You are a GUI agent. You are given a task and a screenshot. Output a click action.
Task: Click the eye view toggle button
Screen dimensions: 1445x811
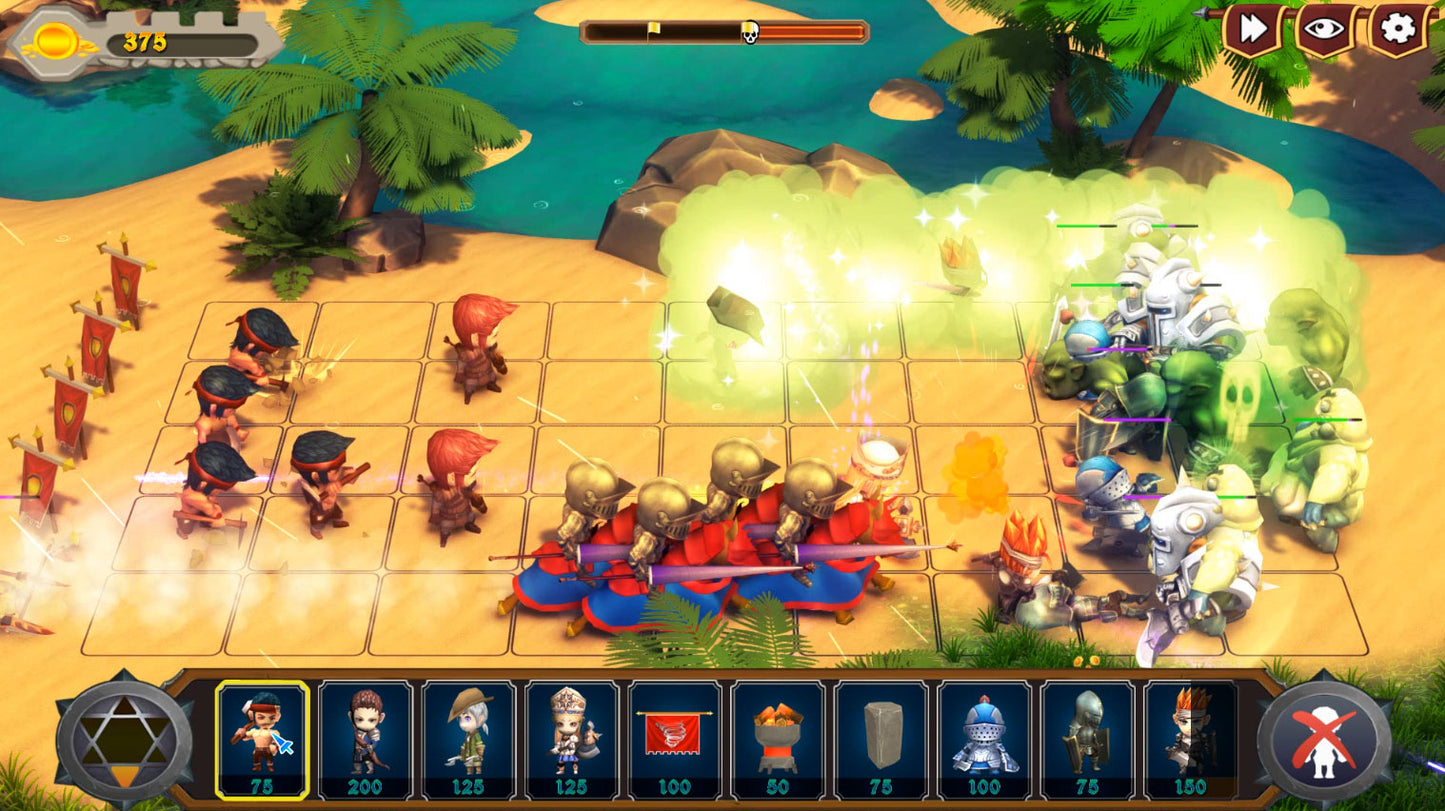click(x=1324, y=29)
